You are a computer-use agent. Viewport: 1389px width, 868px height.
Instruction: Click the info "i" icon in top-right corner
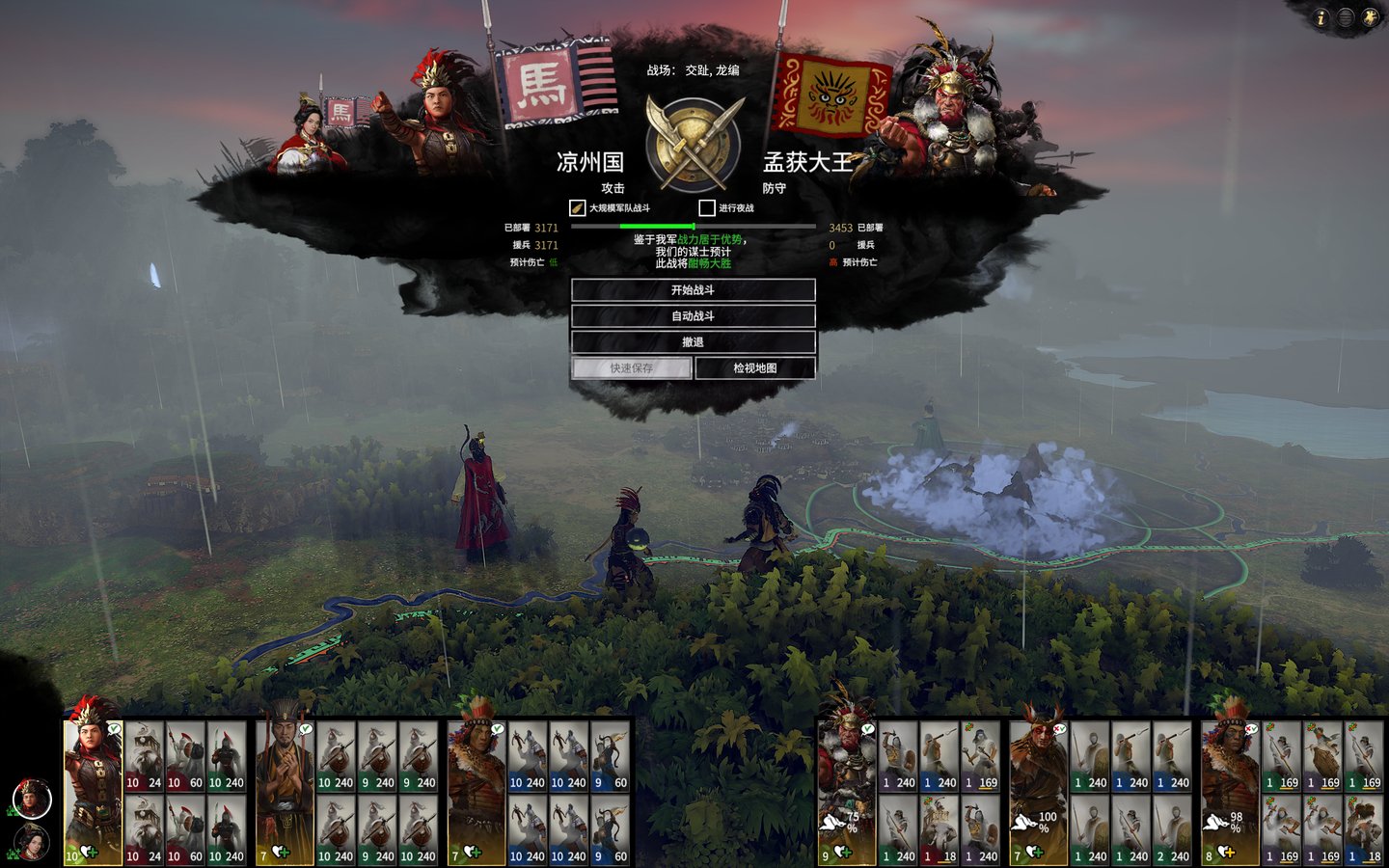pos(1320,16)
